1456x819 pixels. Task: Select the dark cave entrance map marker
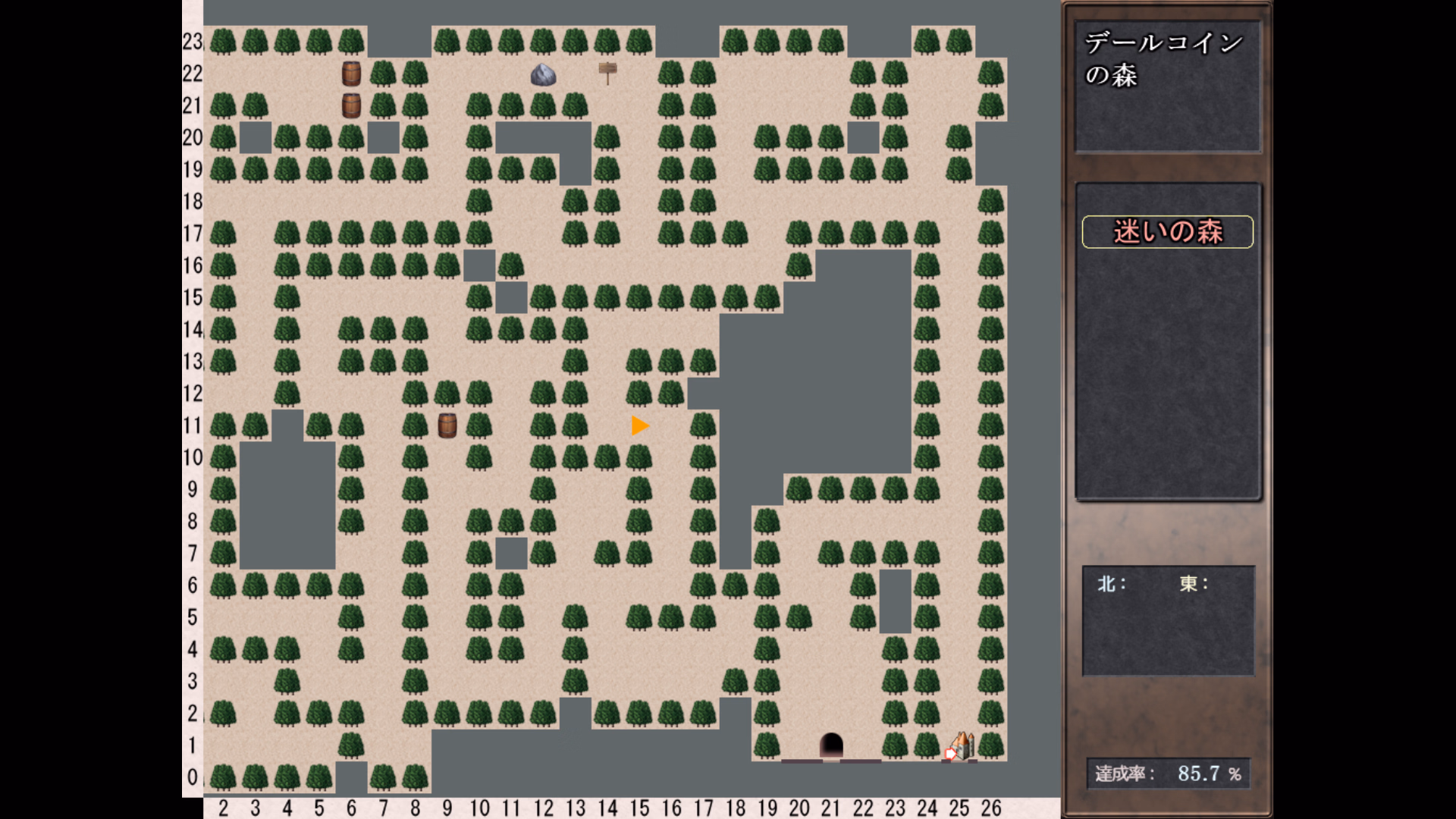click(x=831, y=745)
